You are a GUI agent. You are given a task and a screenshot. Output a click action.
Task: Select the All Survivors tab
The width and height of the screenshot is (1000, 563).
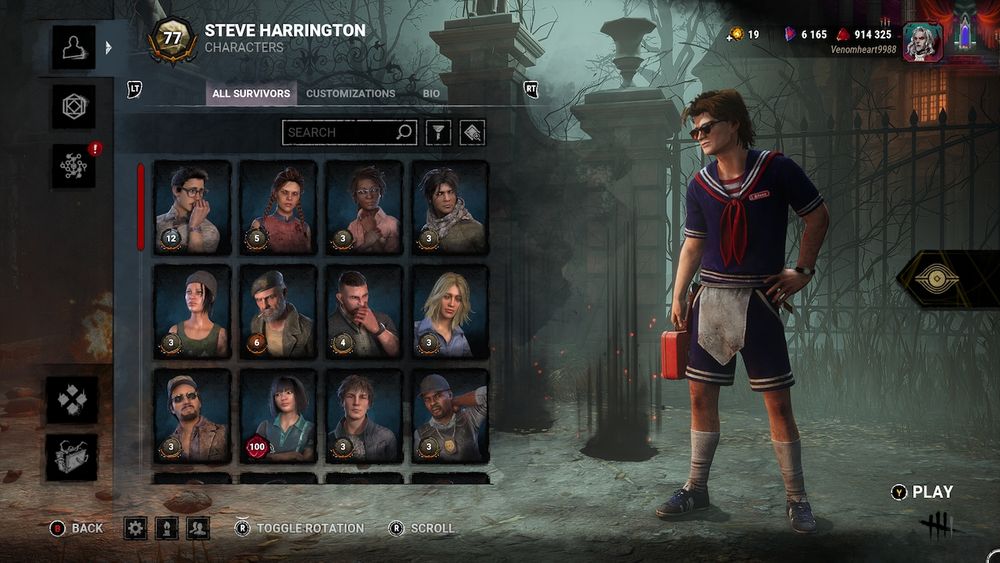click(251, 94)
